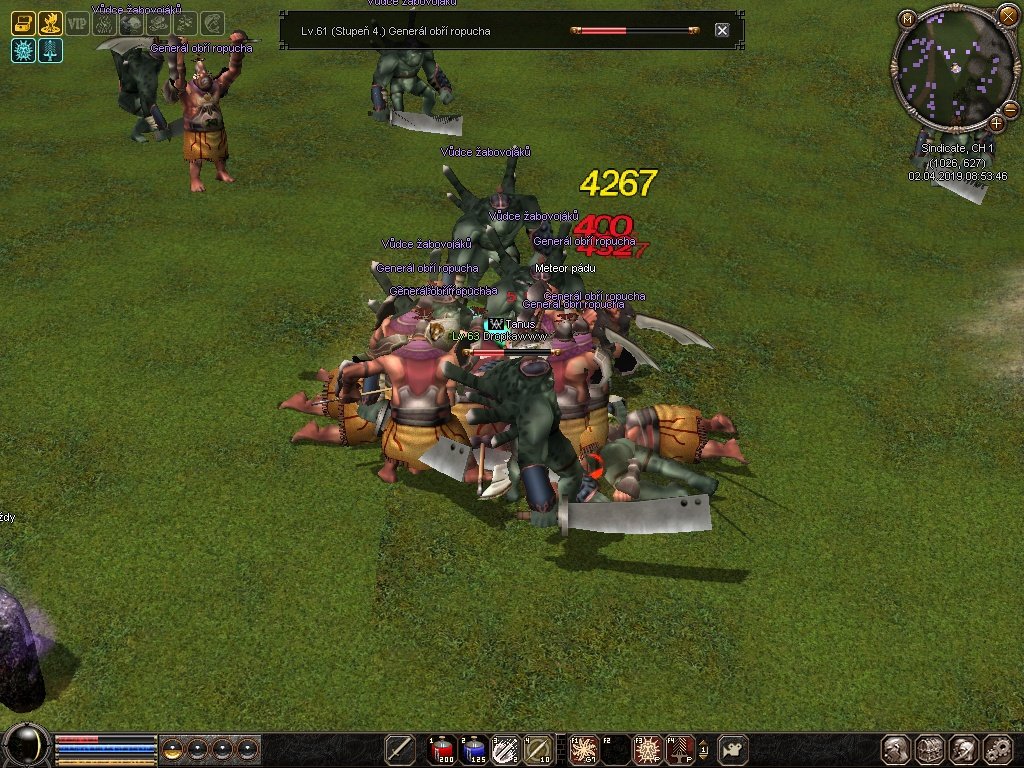The height and width of the screenshot is (768, 1024).
Task: Close the minimap
Action: click(x=1007, y=15)
